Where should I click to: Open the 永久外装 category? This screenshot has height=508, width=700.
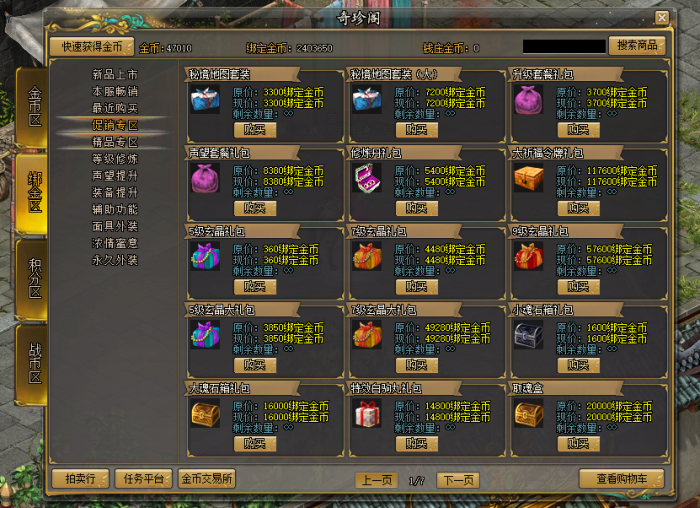[115, 260]
